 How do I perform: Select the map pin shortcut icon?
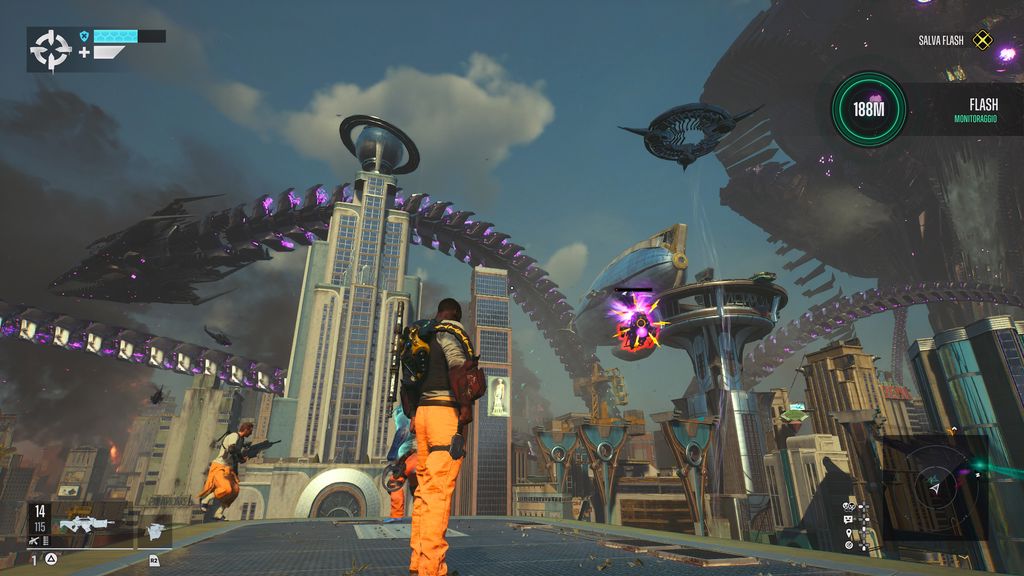(x=849, y=533)
